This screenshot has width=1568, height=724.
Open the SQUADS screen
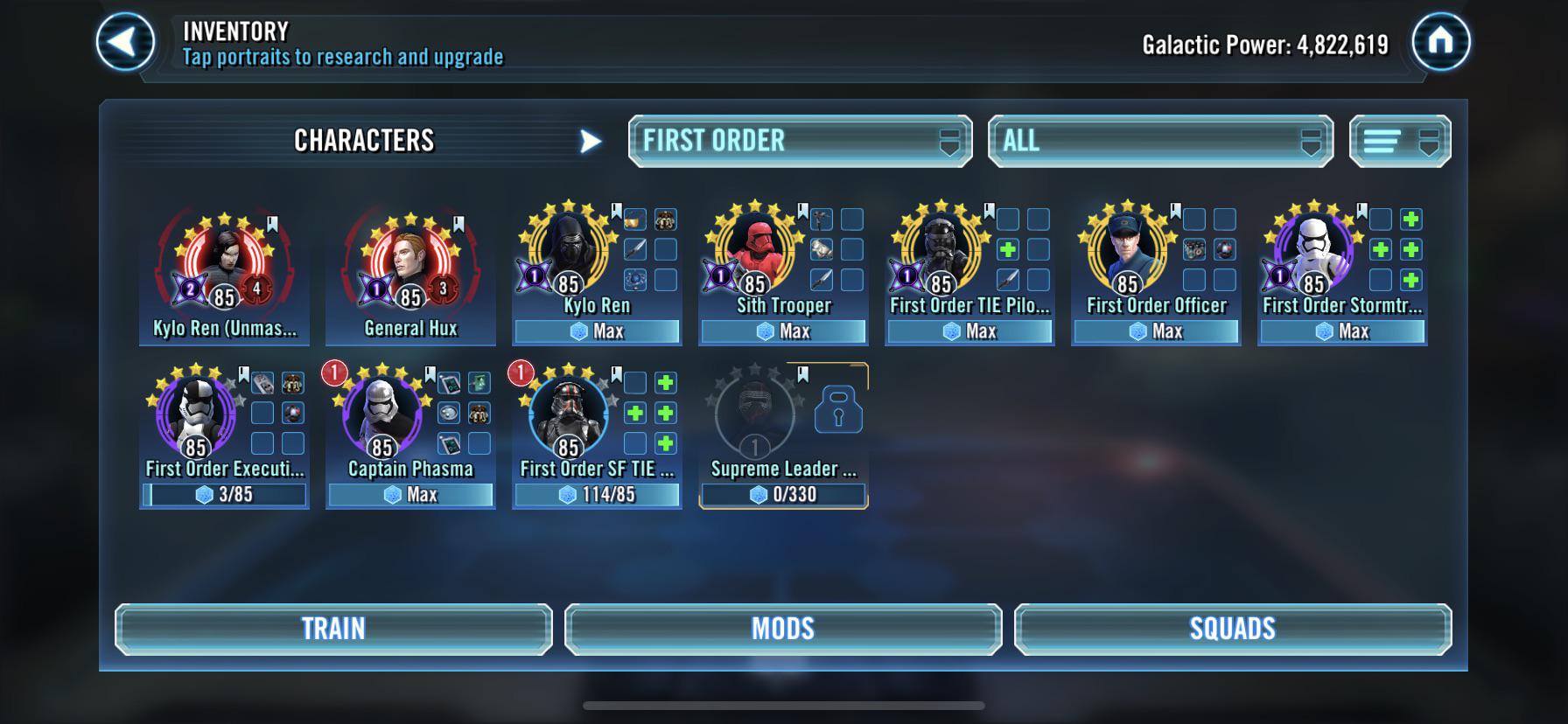point(1233,627)
